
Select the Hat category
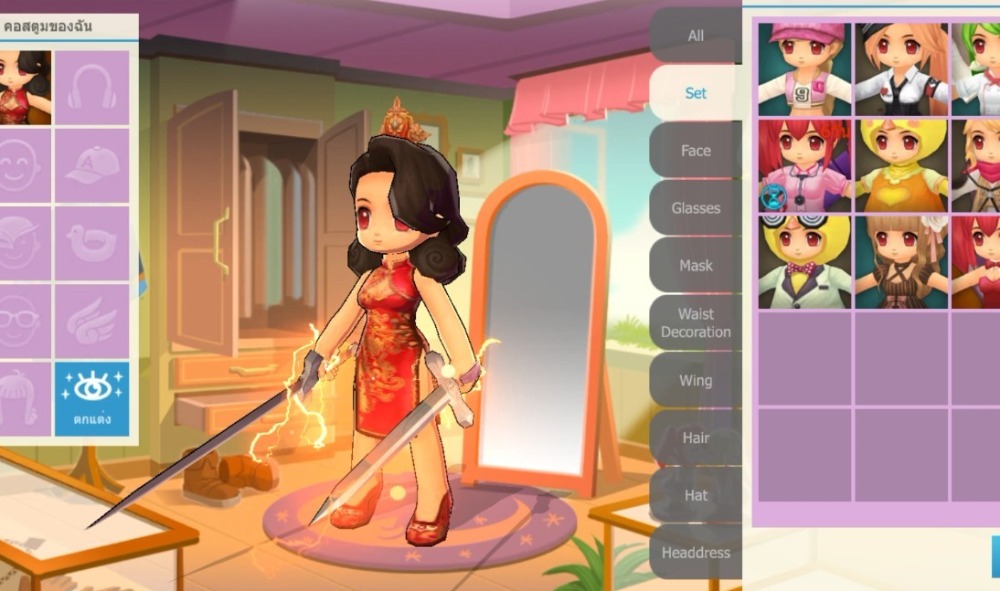[695, 495]
